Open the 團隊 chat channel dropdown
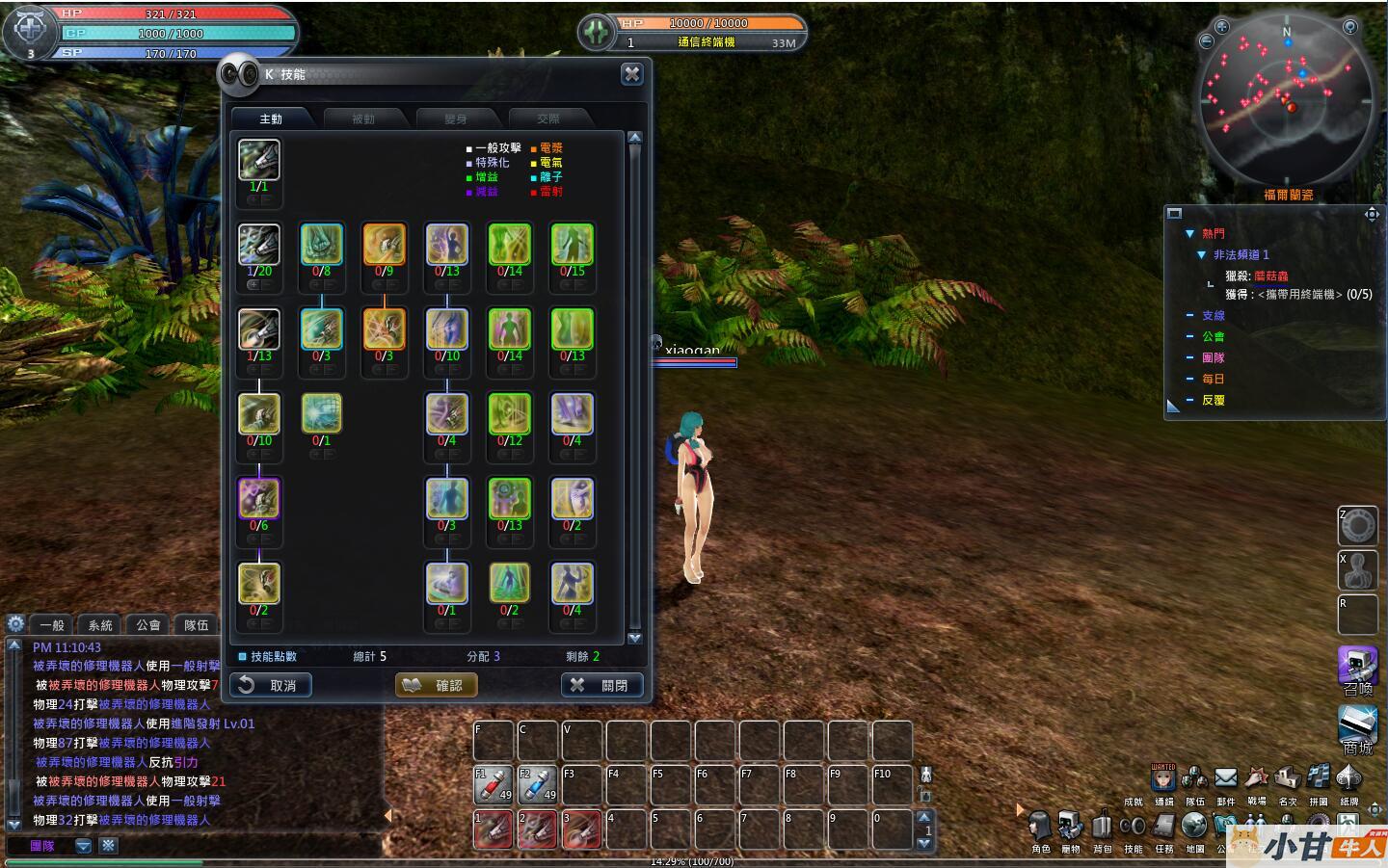 84,846
